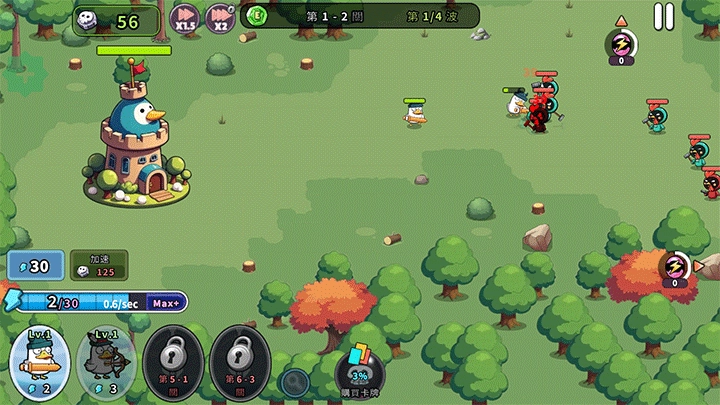Set game speed to X1.5
This screenshot has height=405, width=720.
tap(184, 17)
